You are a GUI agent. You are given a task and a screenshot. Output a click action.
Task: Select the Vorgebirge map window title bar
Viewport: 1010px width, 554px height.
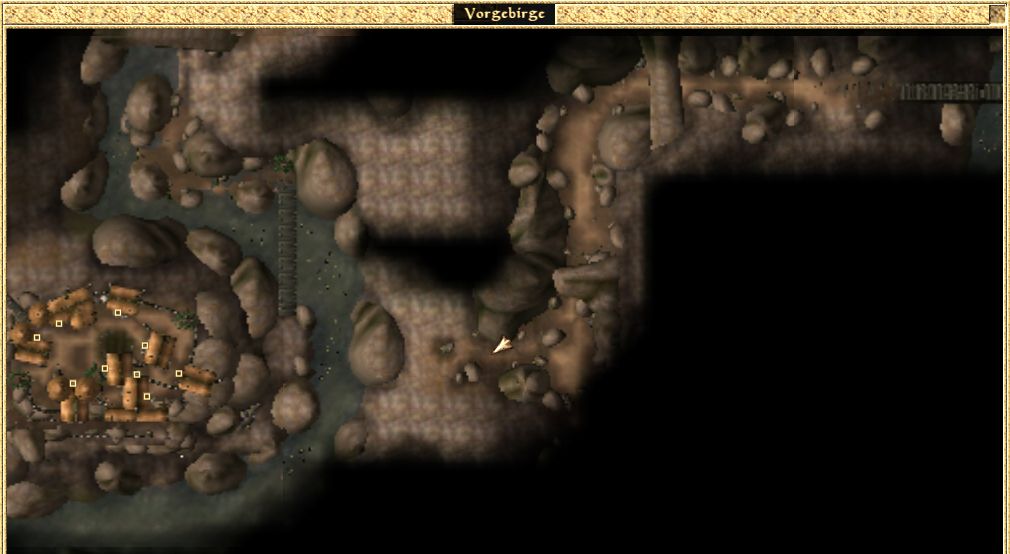tap(504, 14)
